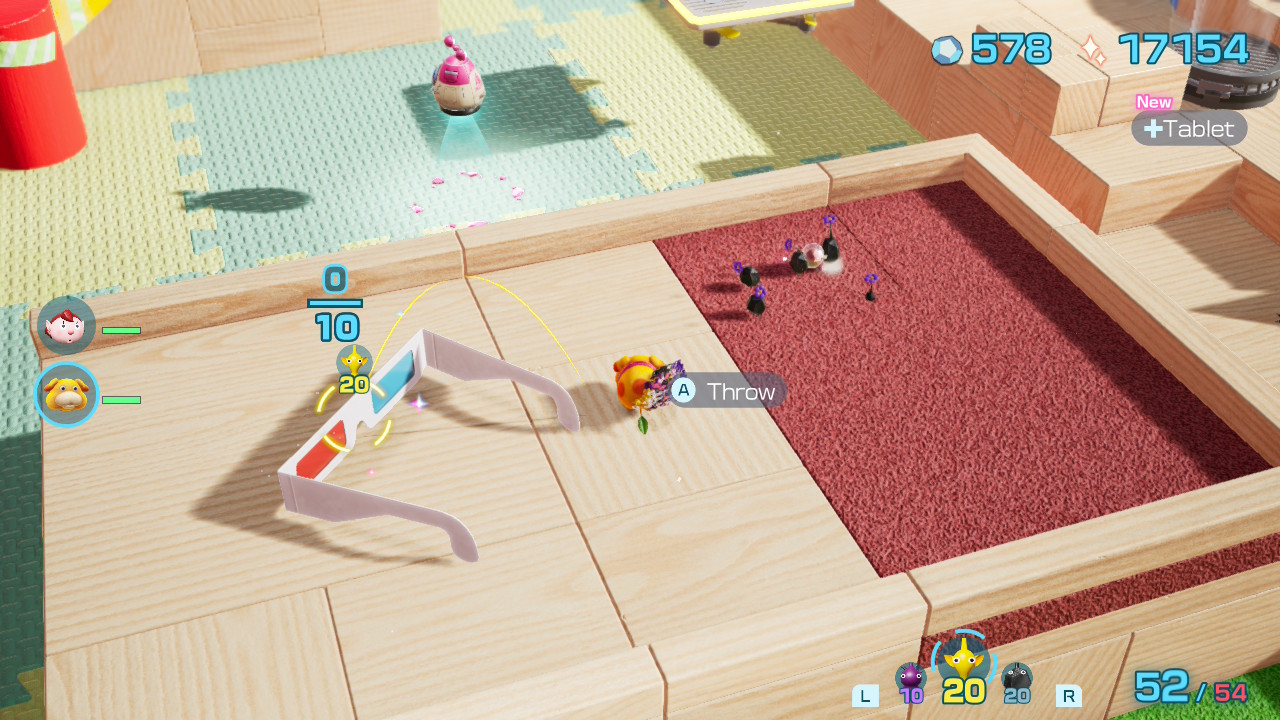Switch to Oatchi the dog portrait
Image resolution: width=1280 pixels, height=720 pixels.
(67, 395)
